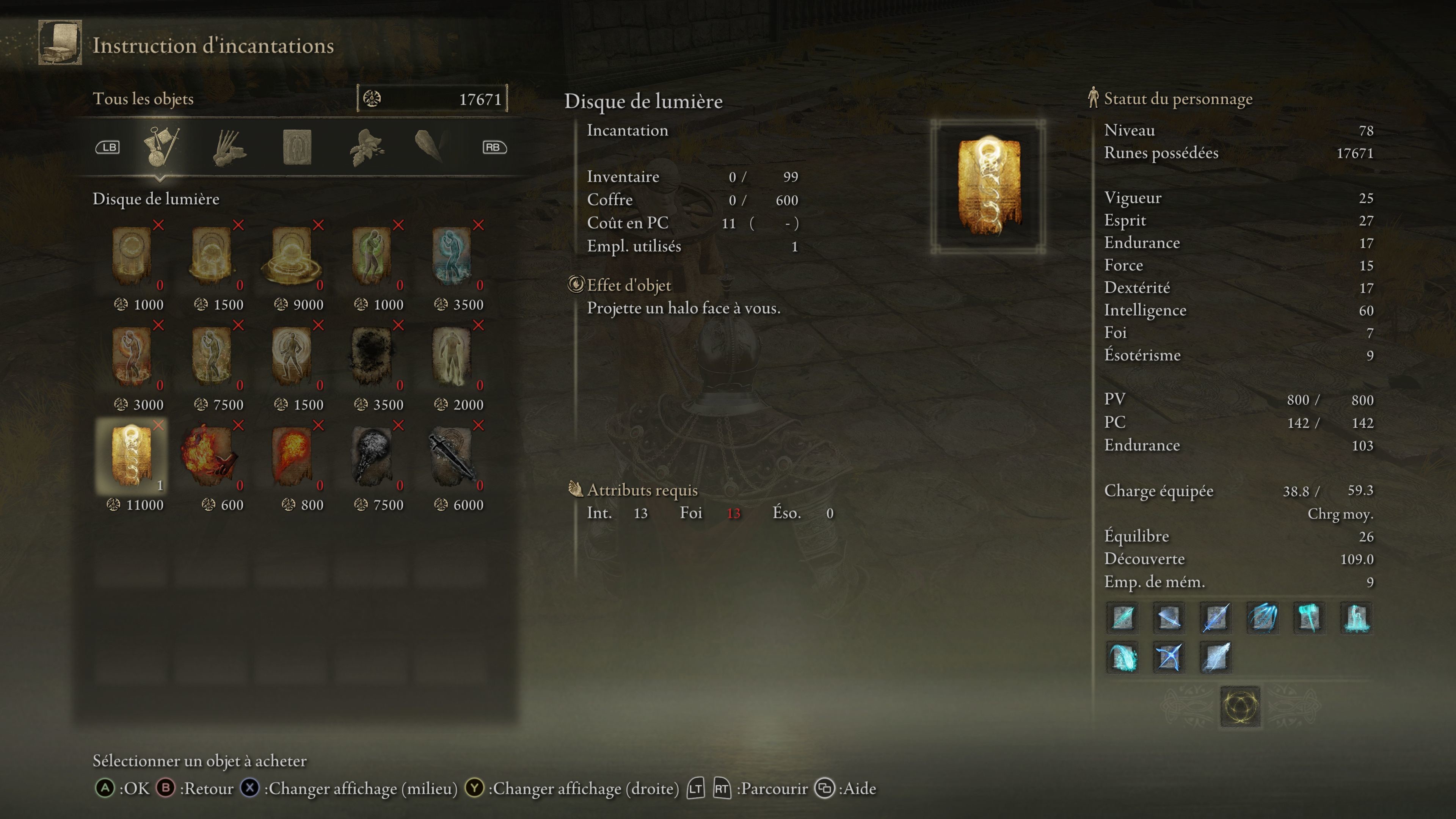Open the stone figure relief tab
The height and width of the screenshot is (819, 1456).
click(297, 147)
